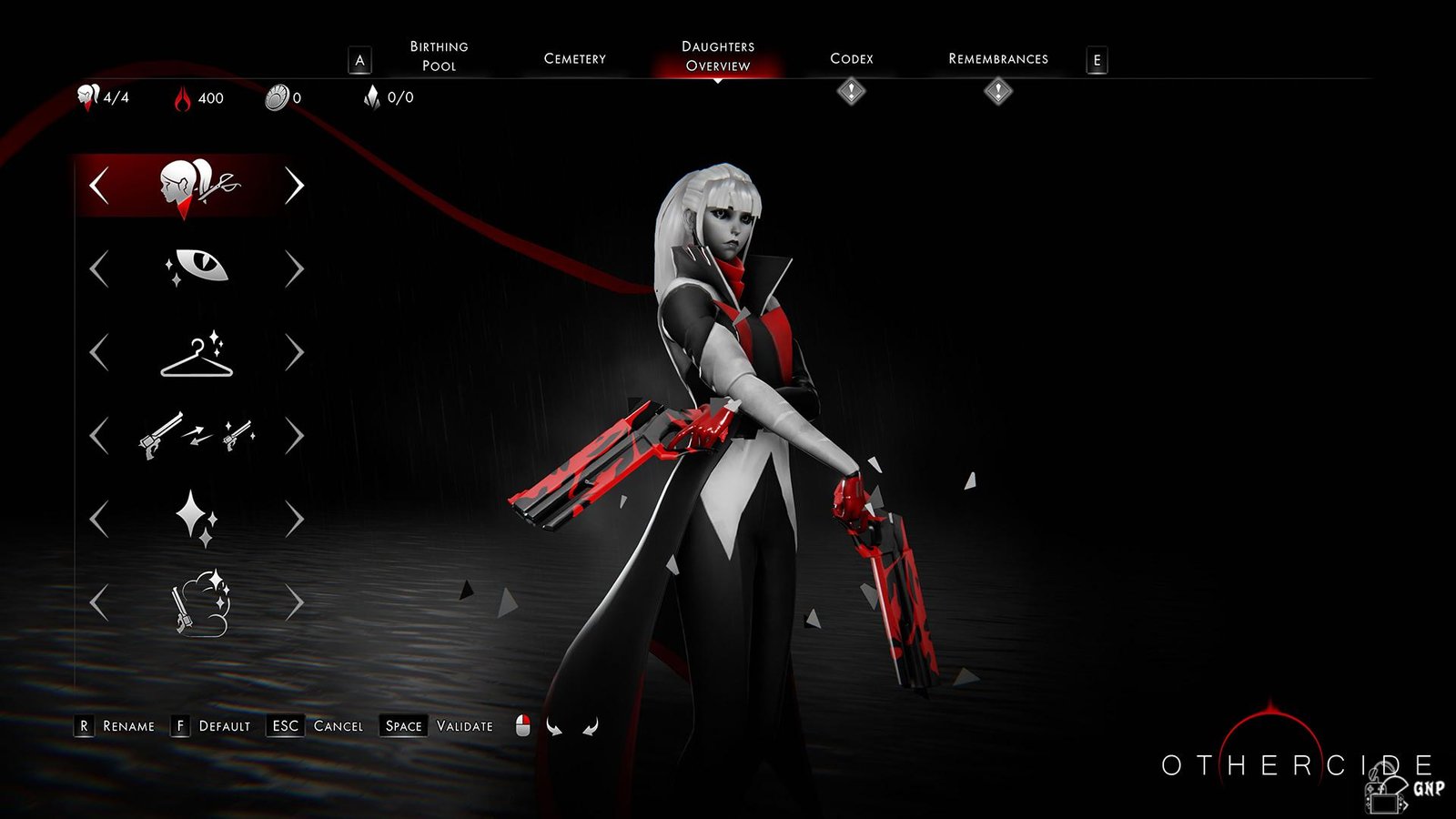Select the previous pistol weapon skin

point(99,437)
